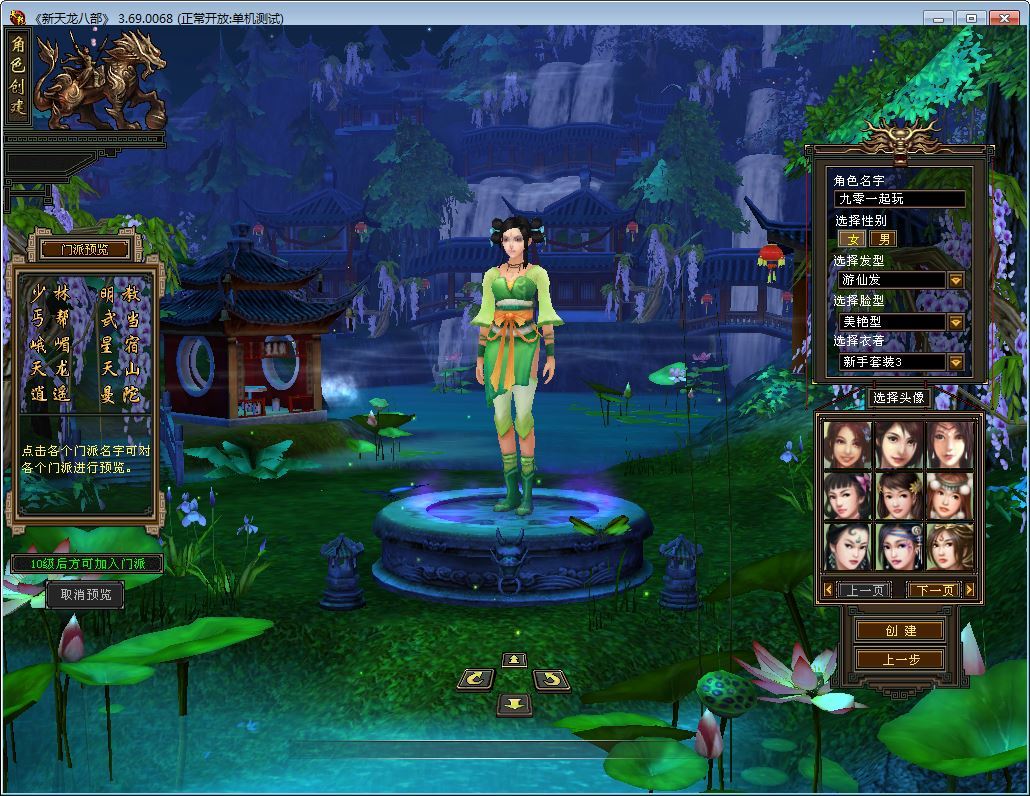Screen dimensions: 1030x796
Task: Show the 下一页 next page of portraits
Action: click(933, 590)
